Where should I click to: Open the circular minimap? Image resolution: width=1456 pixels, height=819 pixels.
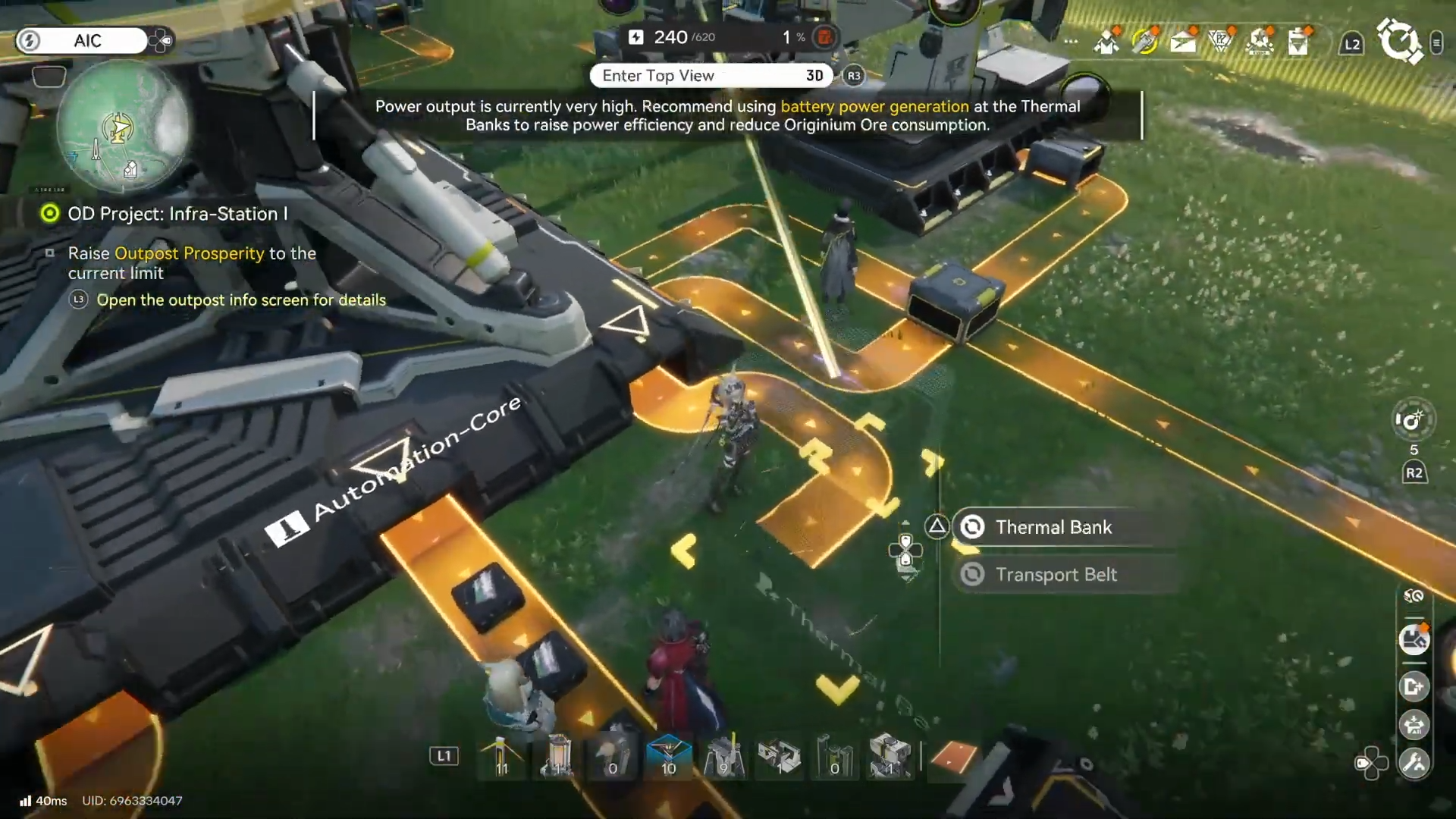(x=123, y=126)
